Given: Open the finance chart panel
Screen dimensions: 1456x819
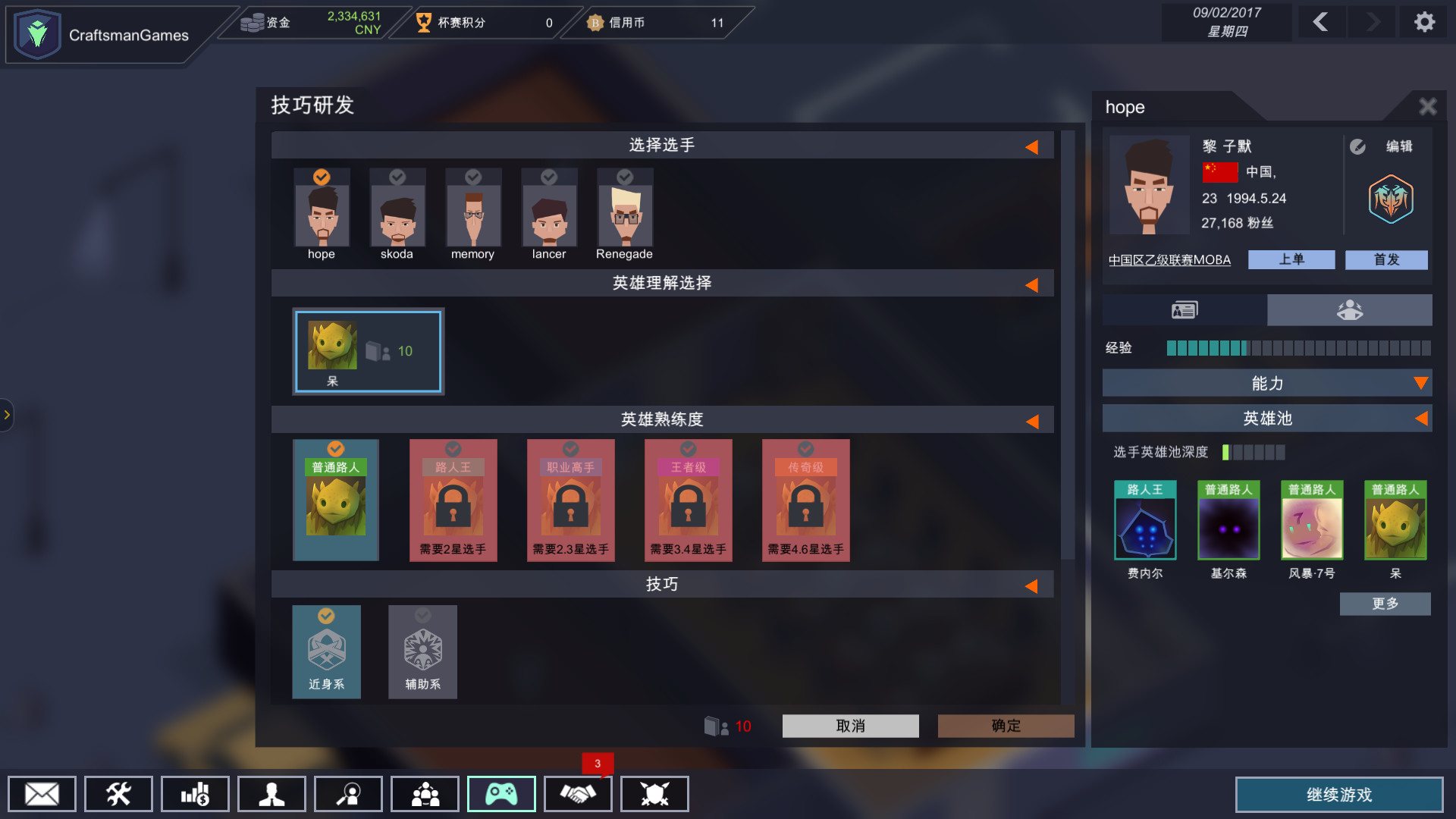Looking at the screenshot, I should 195,793.
